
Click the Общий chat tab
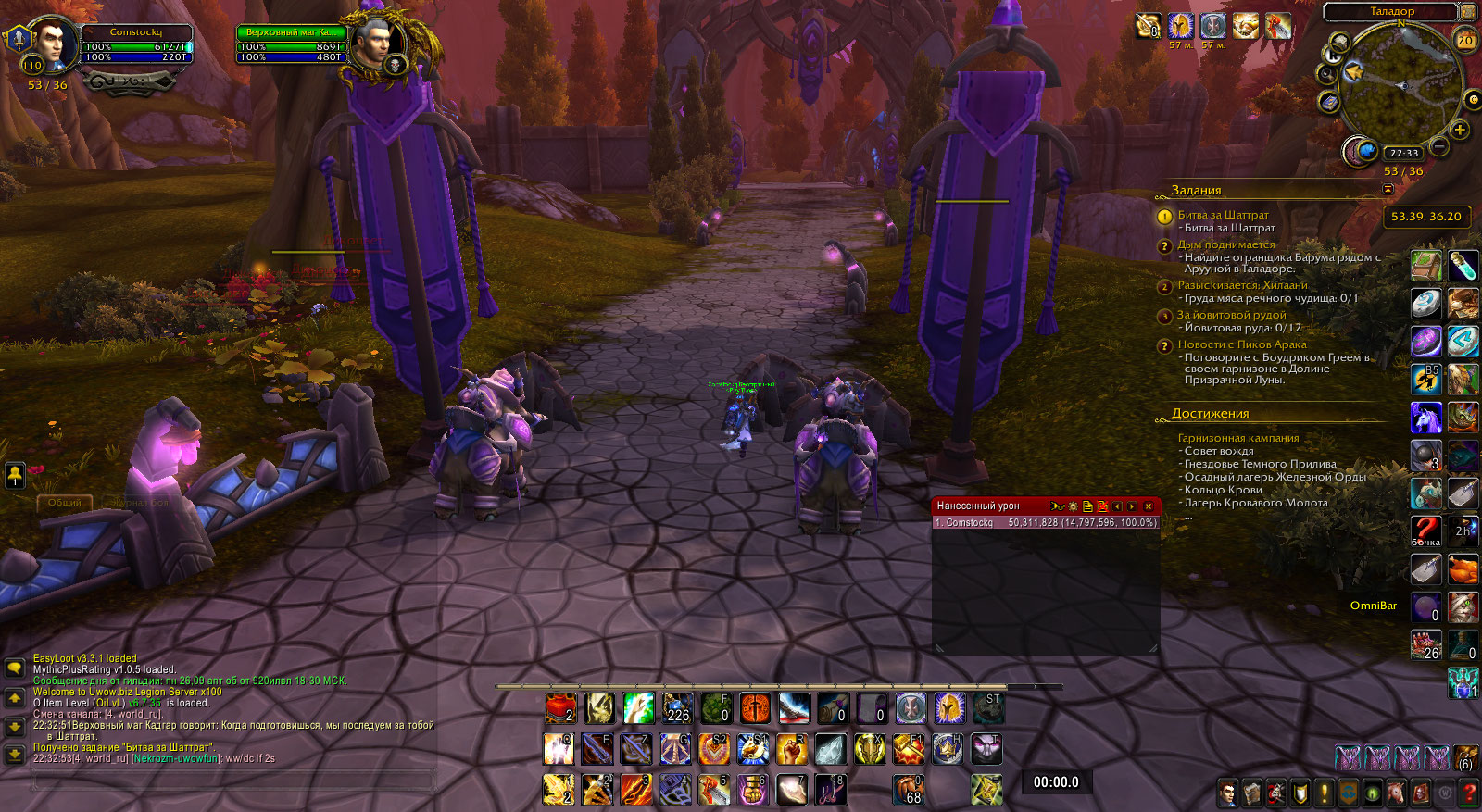(x=64, y=502)
